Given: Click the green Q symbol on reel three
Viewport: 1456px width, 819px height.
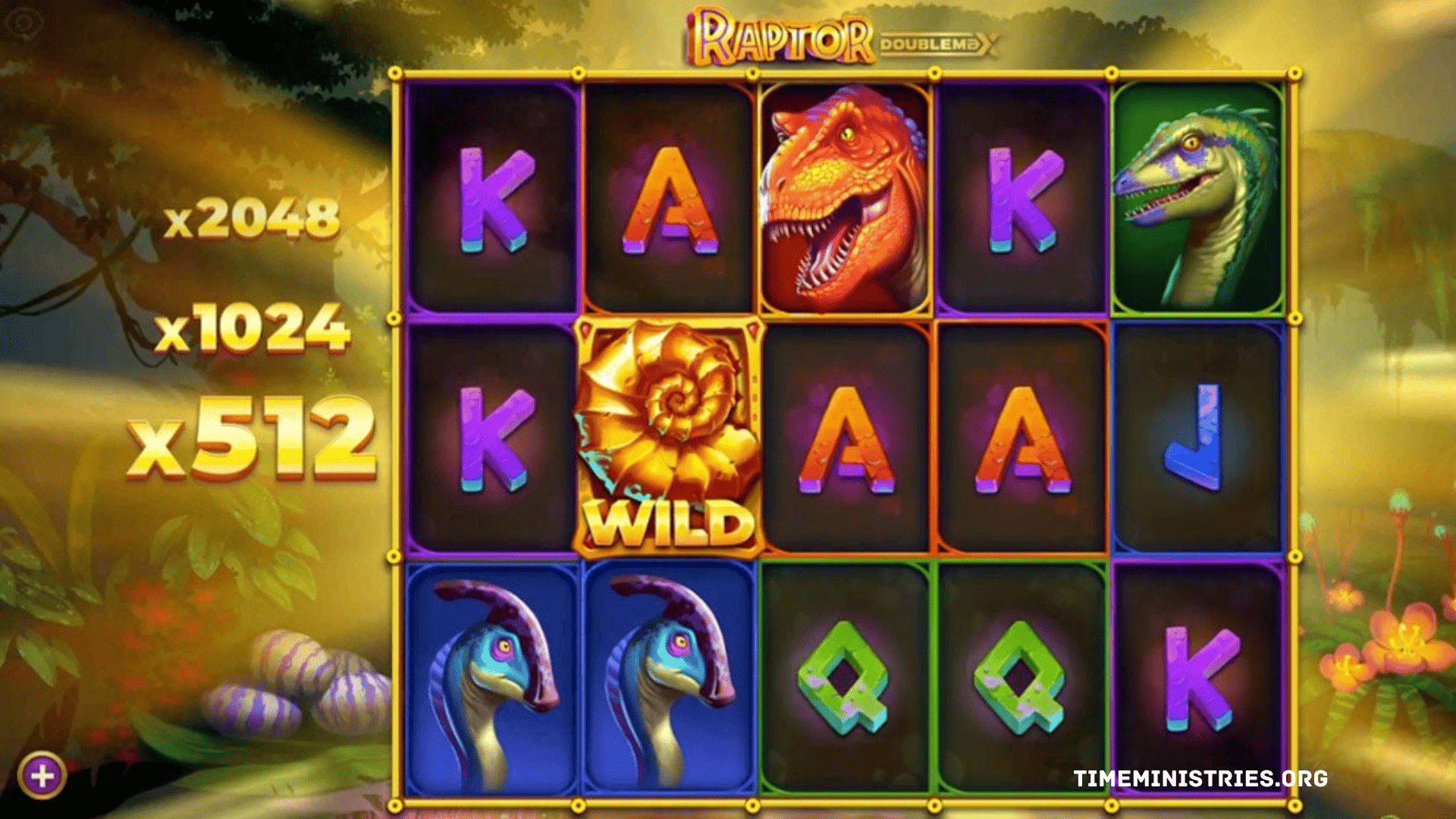Looking at the screenshot, I should pyautogui.click(x=846, y=675).
